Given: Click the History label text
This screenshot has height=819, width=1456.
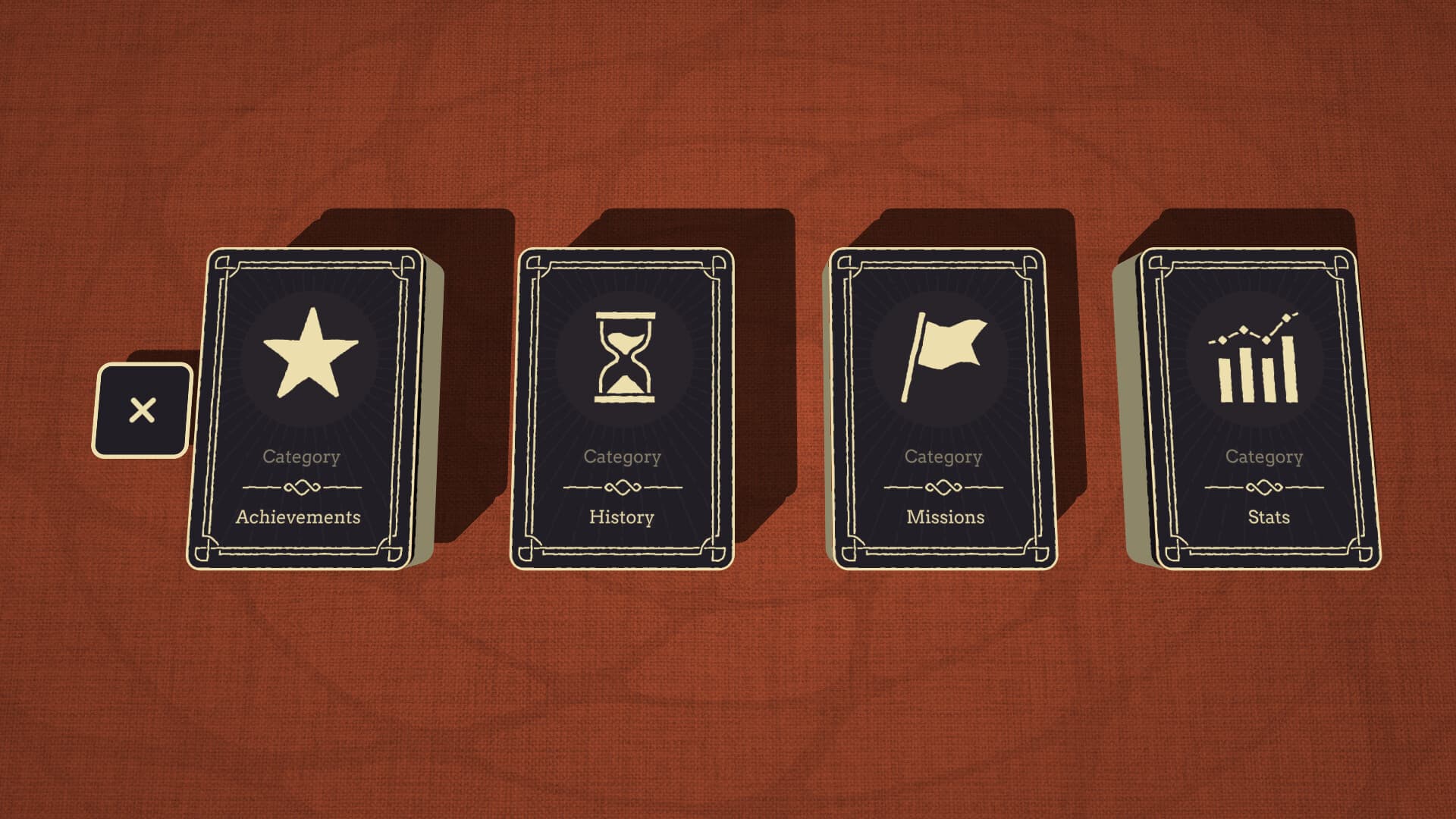Looking at the screenshot, I should (622, 516).
